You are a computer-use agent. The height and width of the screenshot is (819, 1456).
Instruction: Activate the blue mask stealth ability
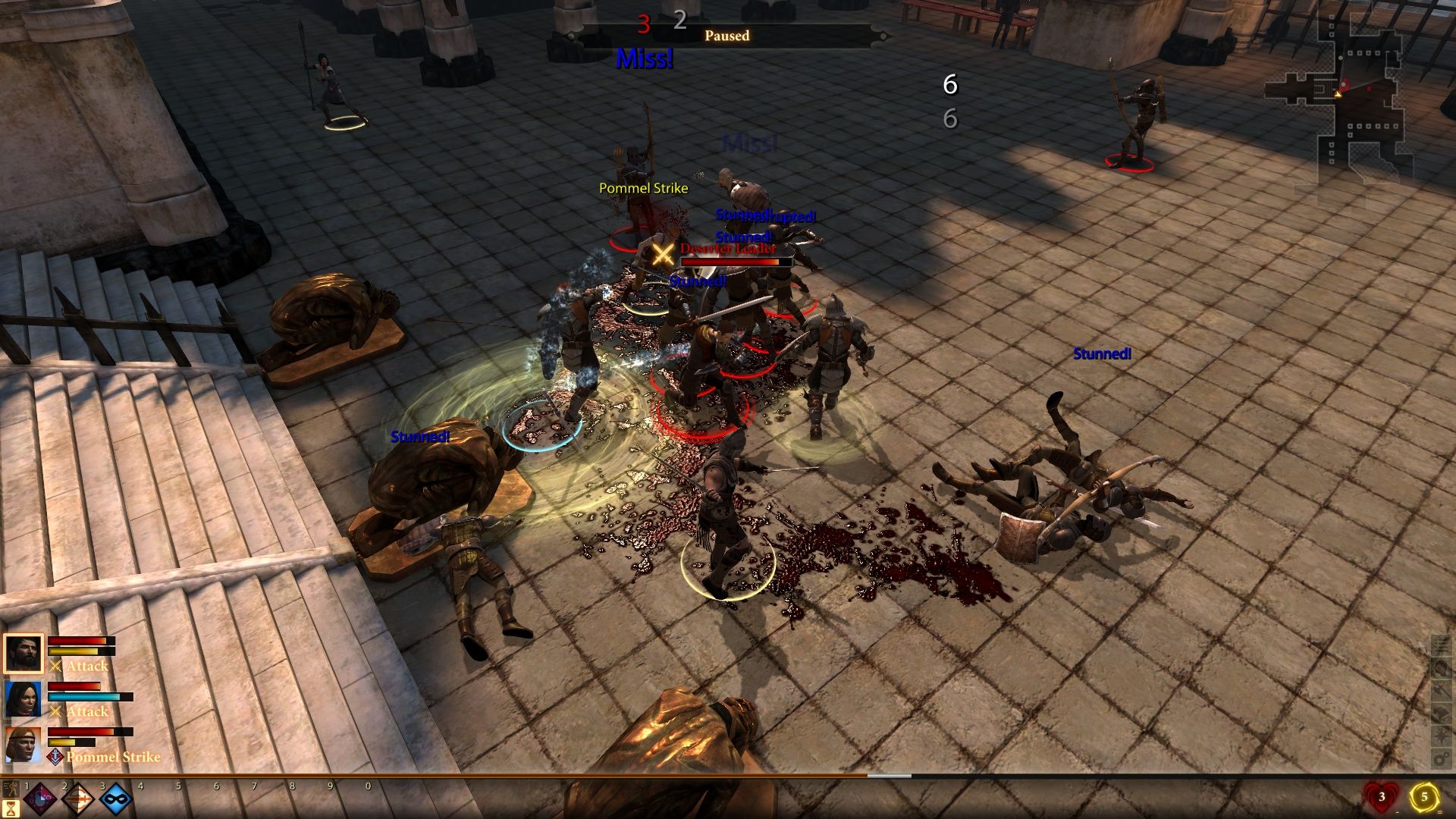tap(116, 799)
